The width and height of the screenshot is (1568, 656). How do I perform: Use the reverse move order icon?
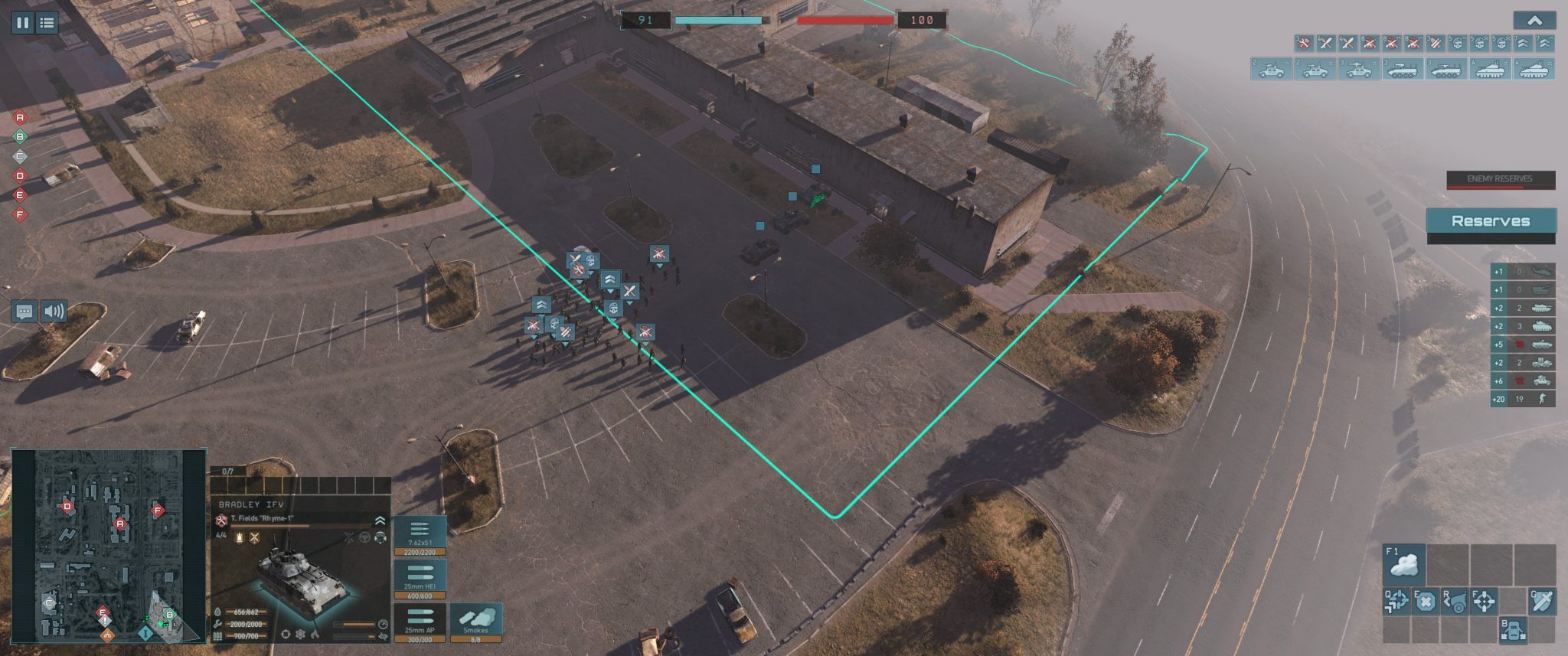[1455, 602]
